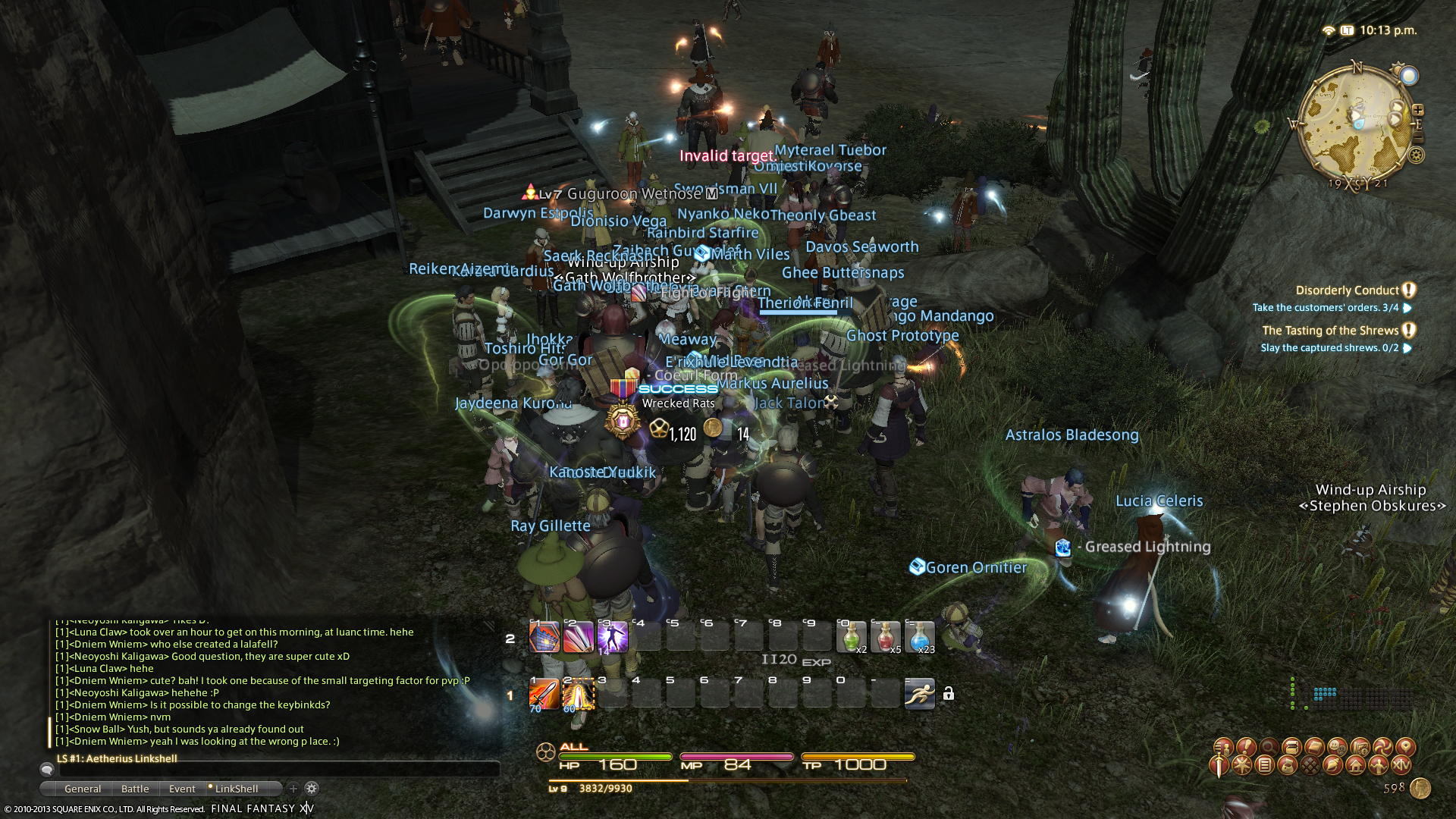Open the treasure chest menu icon
The image size is (1456, 819).
[x=1291, y=747]
